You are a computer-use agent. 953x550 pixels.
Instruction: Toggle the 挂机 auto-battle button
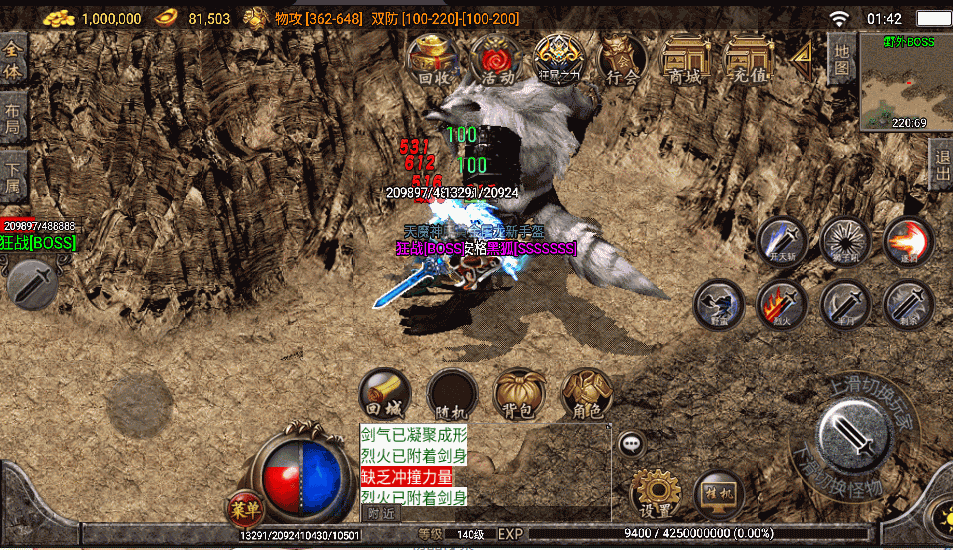(x=719, y=494)
